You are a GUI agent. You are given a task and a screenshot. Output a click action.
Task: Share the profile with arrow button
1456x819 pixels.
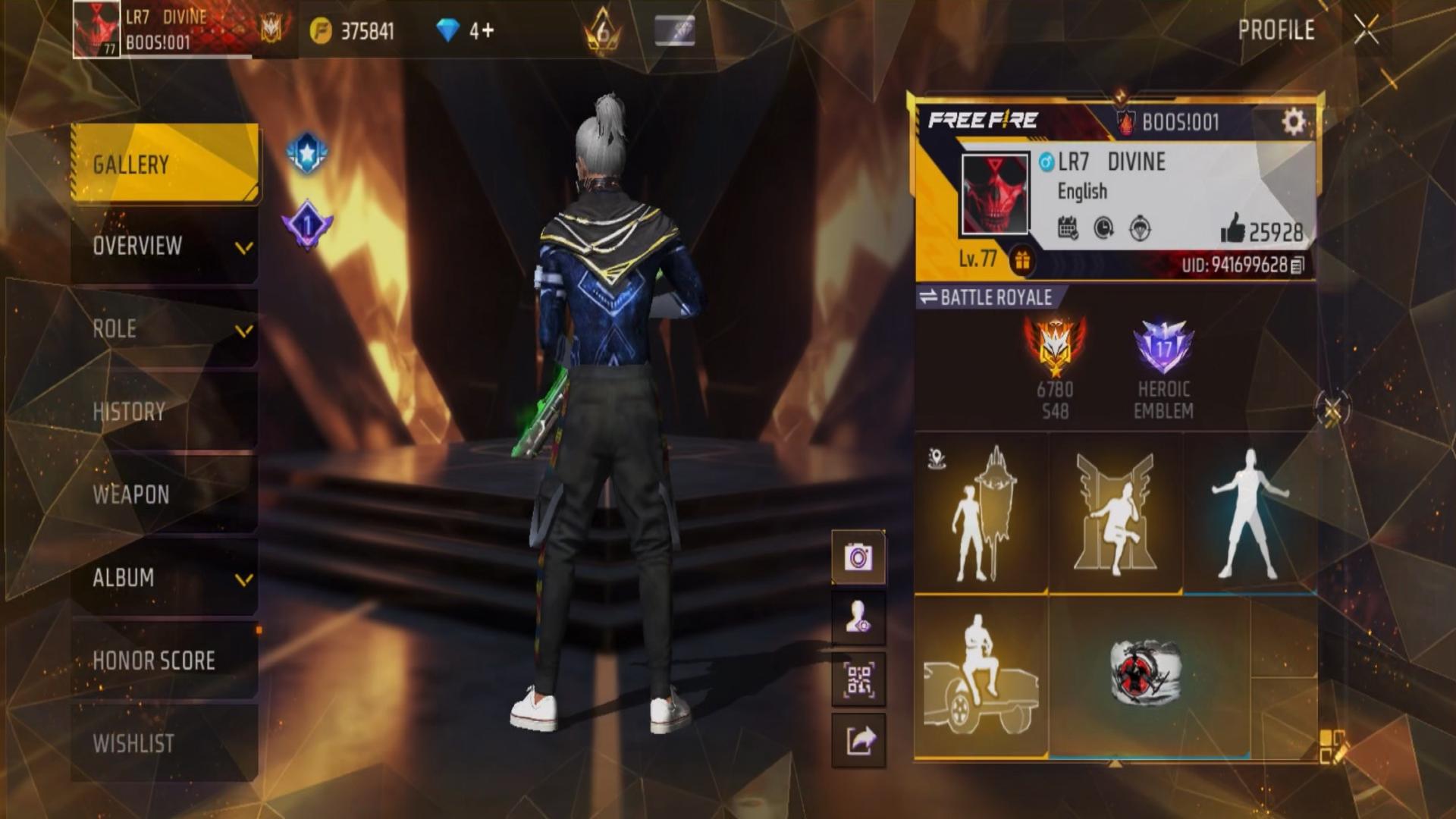[x=858, y=740]
